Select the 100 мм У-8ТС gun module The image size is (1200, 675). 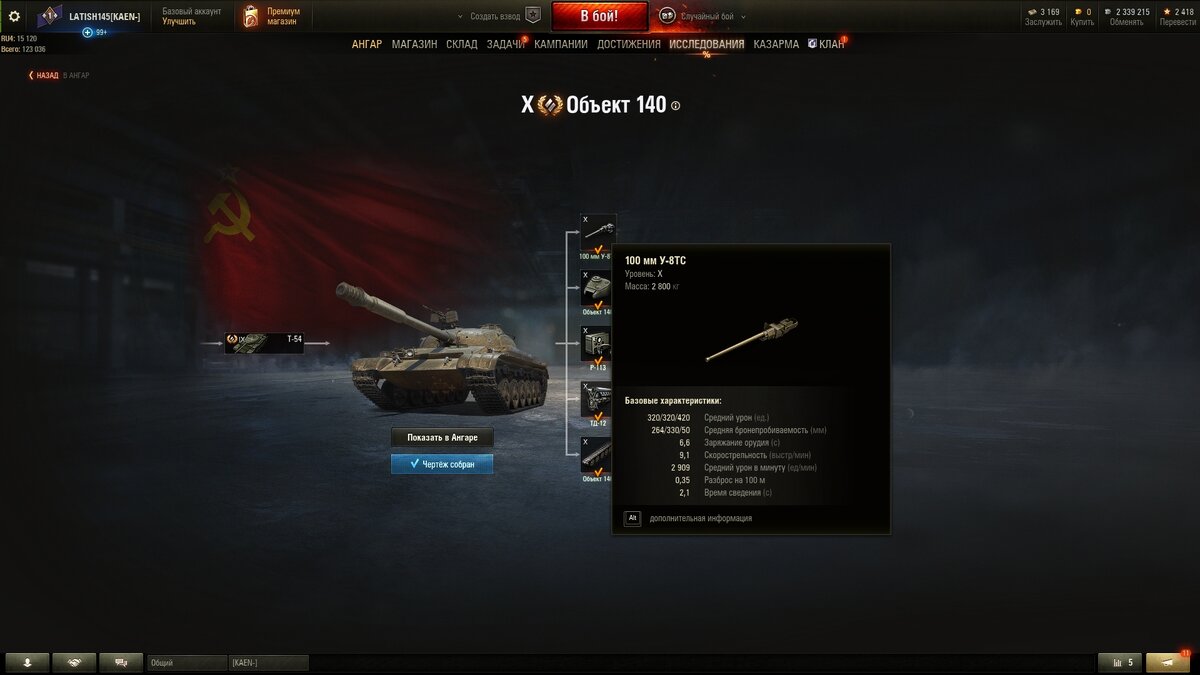pos(598,235)
